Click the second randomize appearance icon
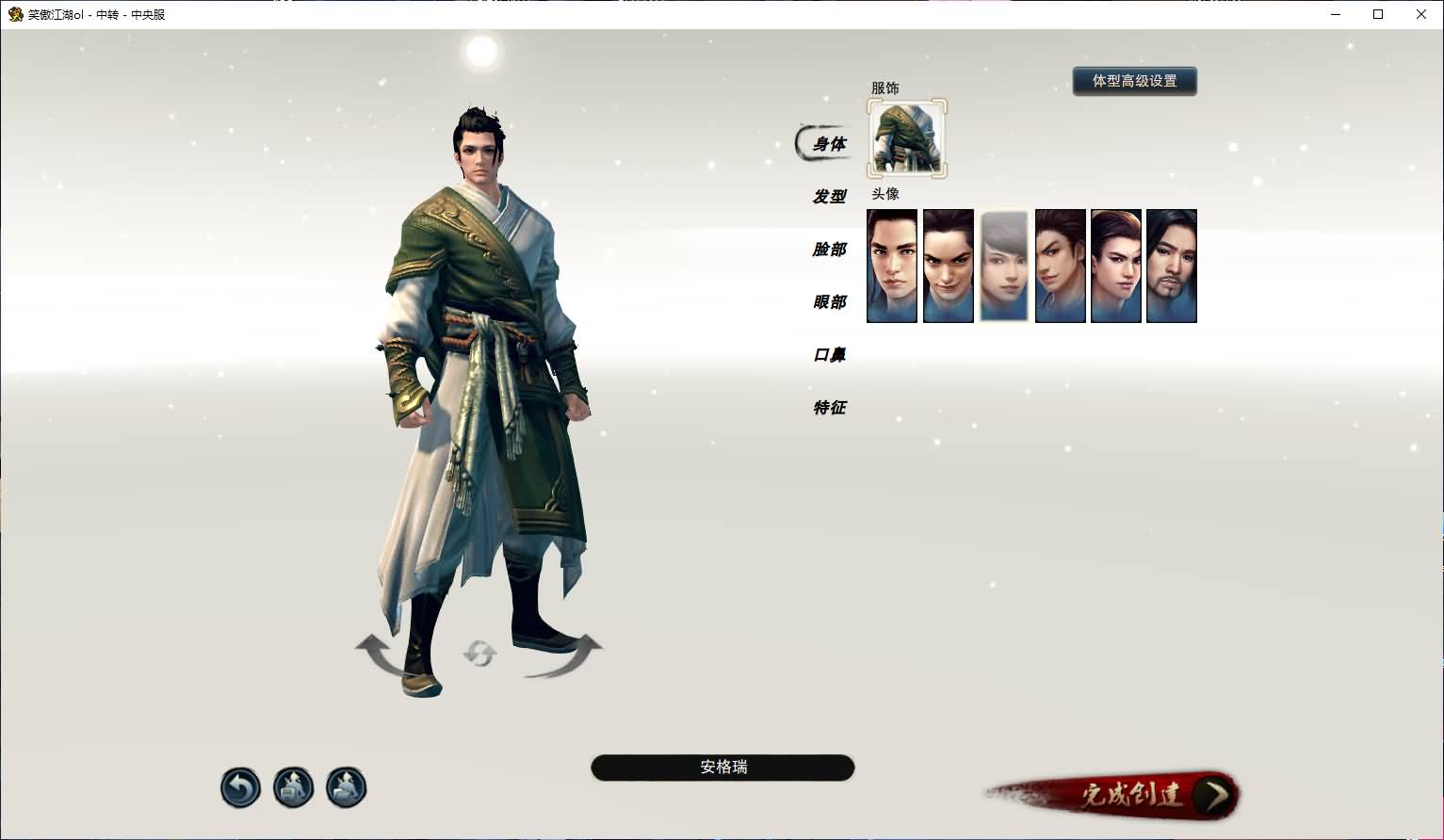 tap(346, 787)
